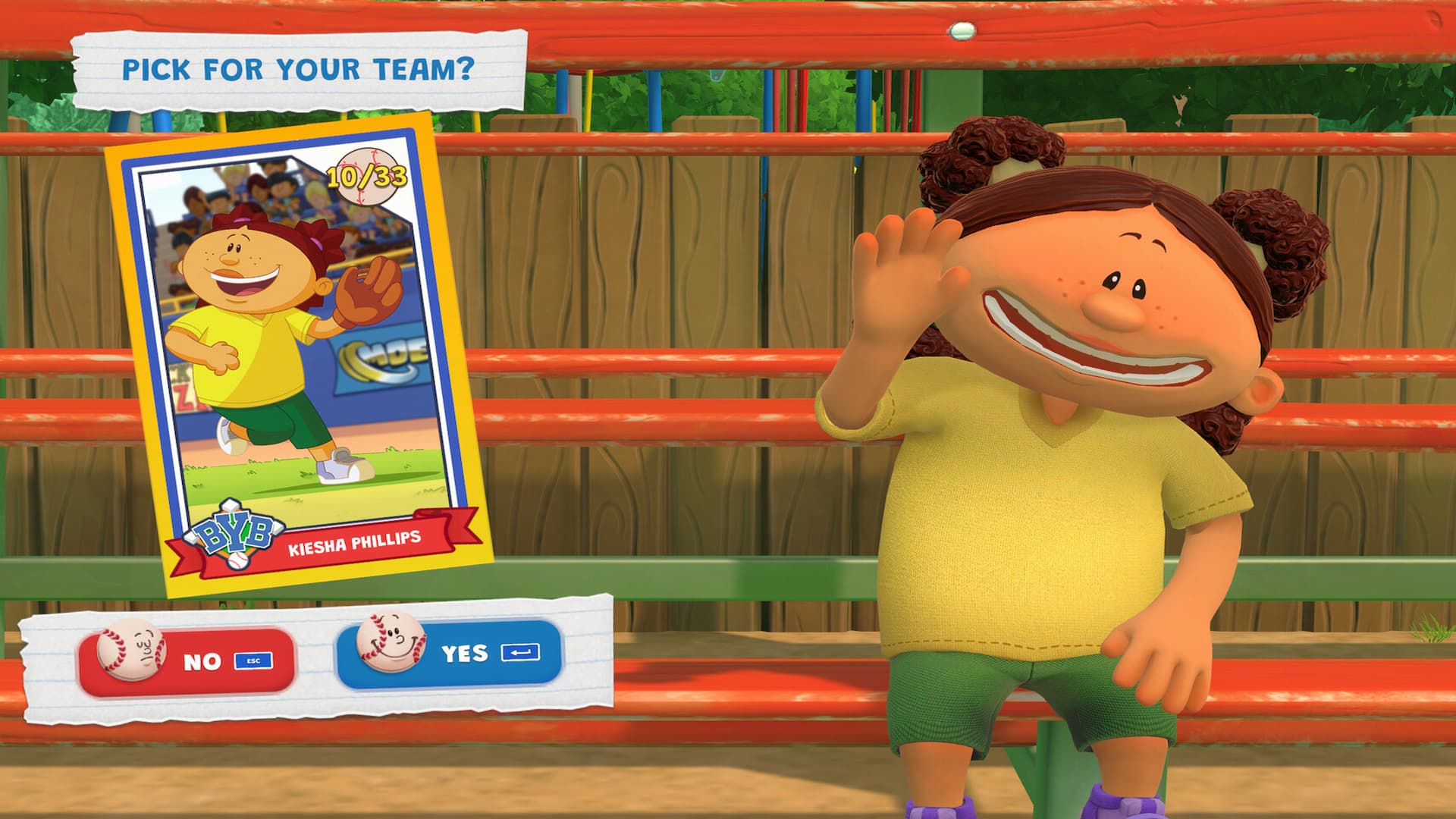Click the baseball card counter badge showing 10/33
Image resolution: width=1456 pixels, height=819 pixels.
point(369,175)
